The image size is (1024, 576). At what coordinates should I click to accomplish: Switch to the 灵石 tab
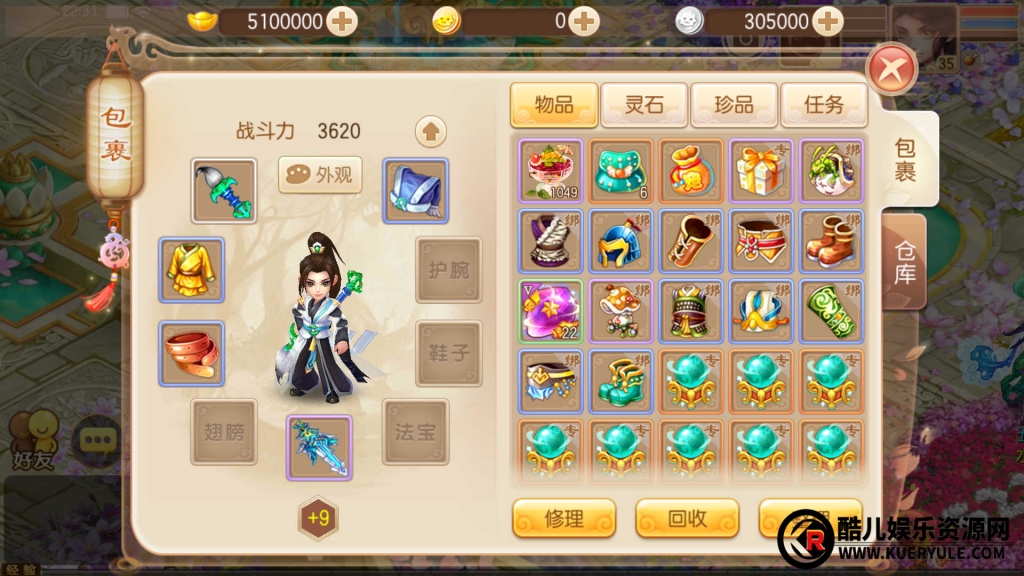tap(644, 104)
